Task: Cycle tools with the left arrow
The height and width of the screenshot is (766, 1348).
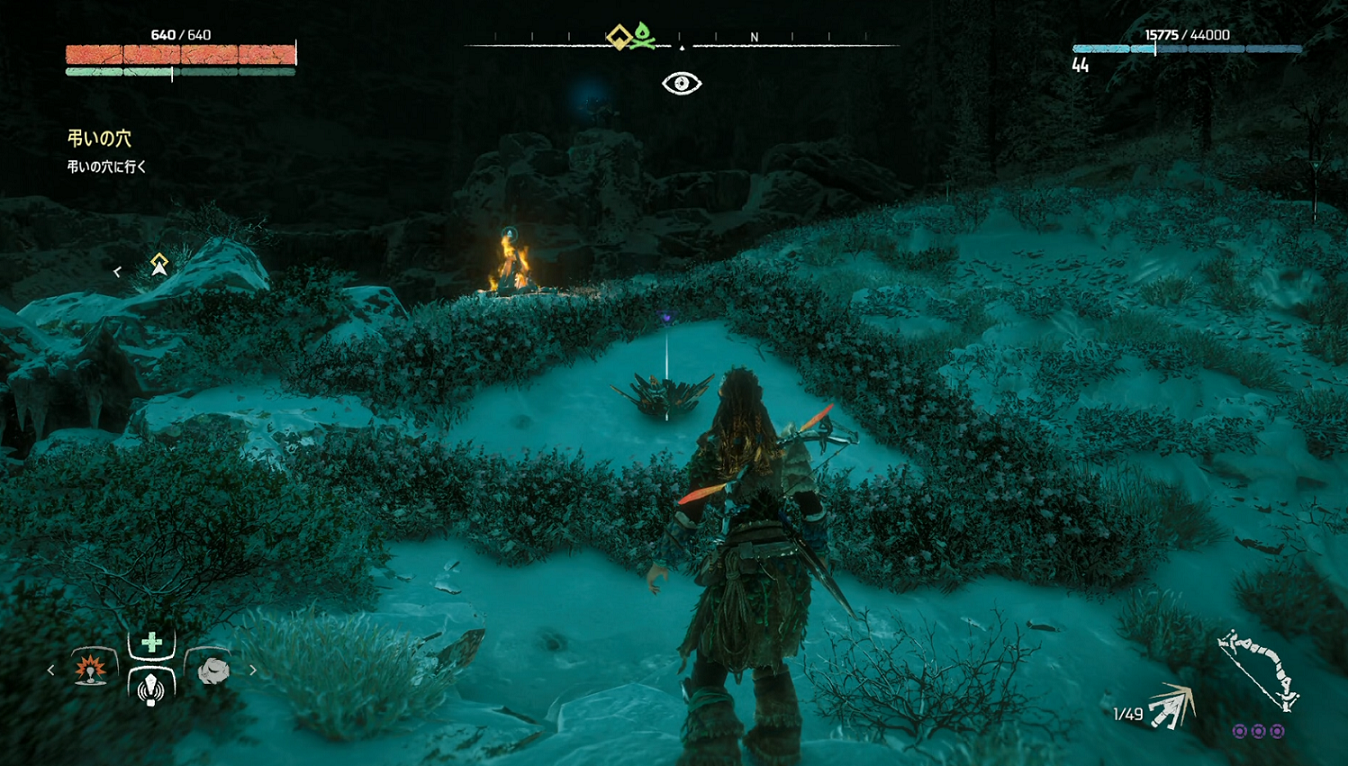Action: coord(51,670)
